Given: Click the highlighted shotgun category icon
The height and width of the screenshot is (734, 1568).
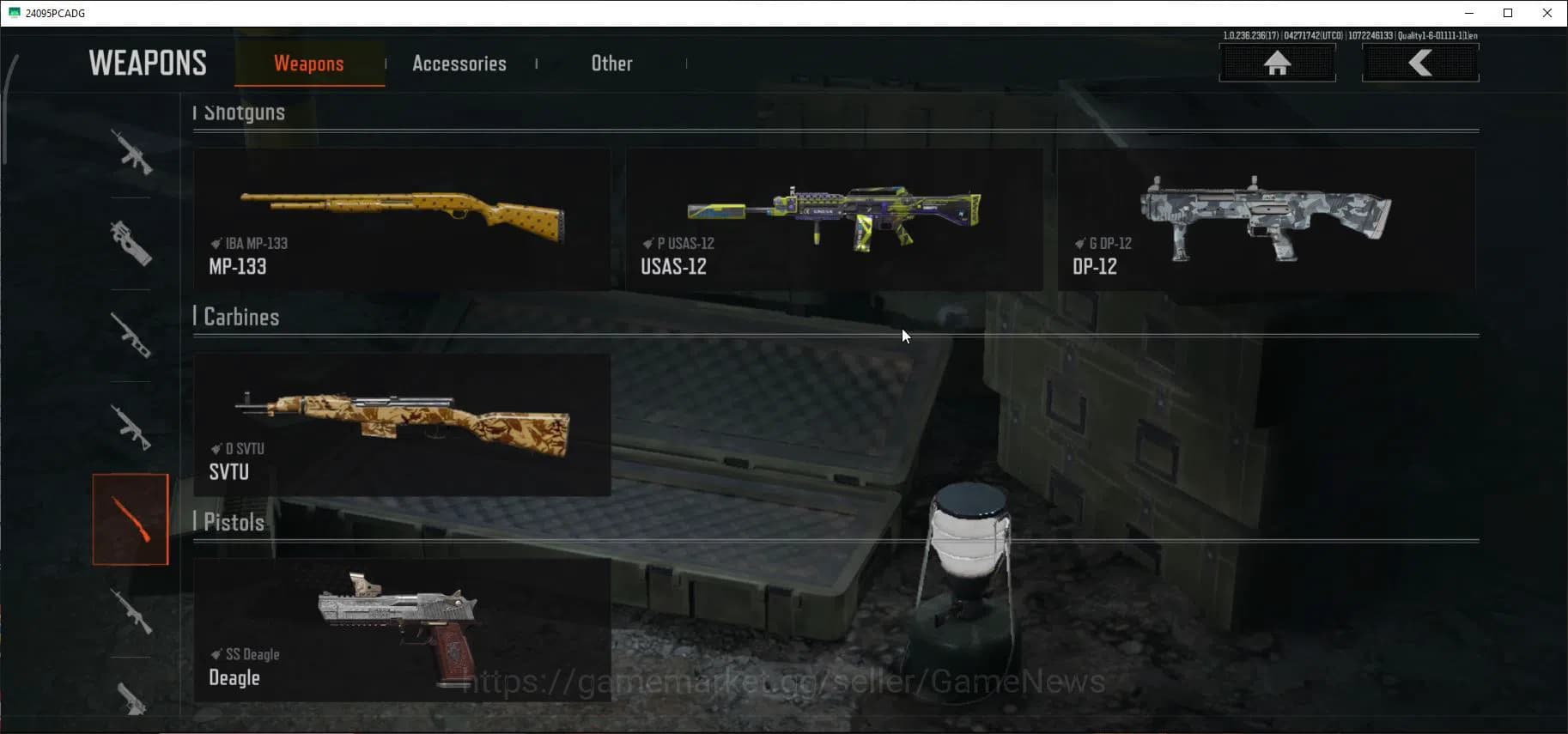Looking at the screenshot, I should (x=131, y=519).
